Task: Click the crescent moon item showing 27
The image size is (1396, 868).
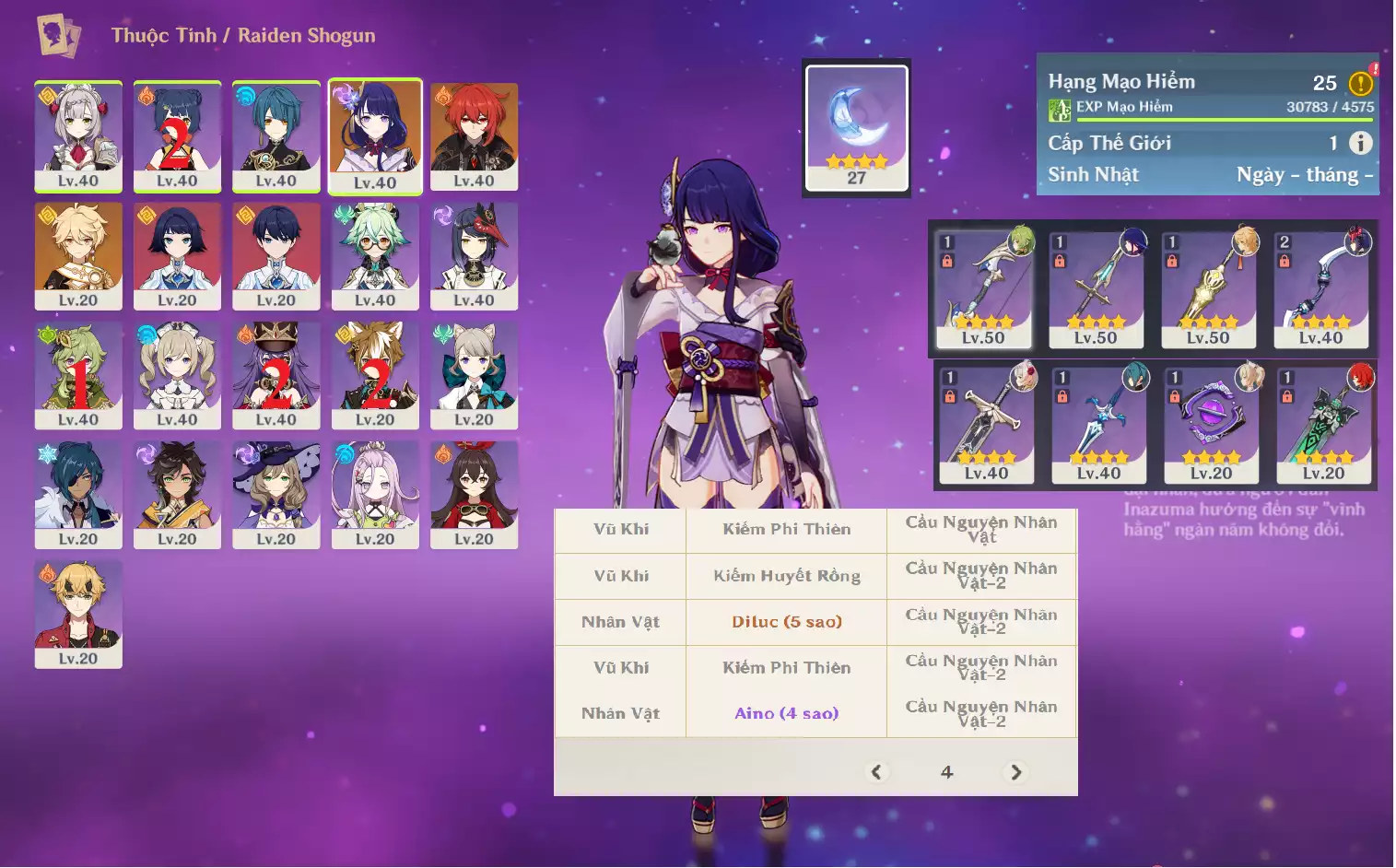Action: click(x=857, y=127)
